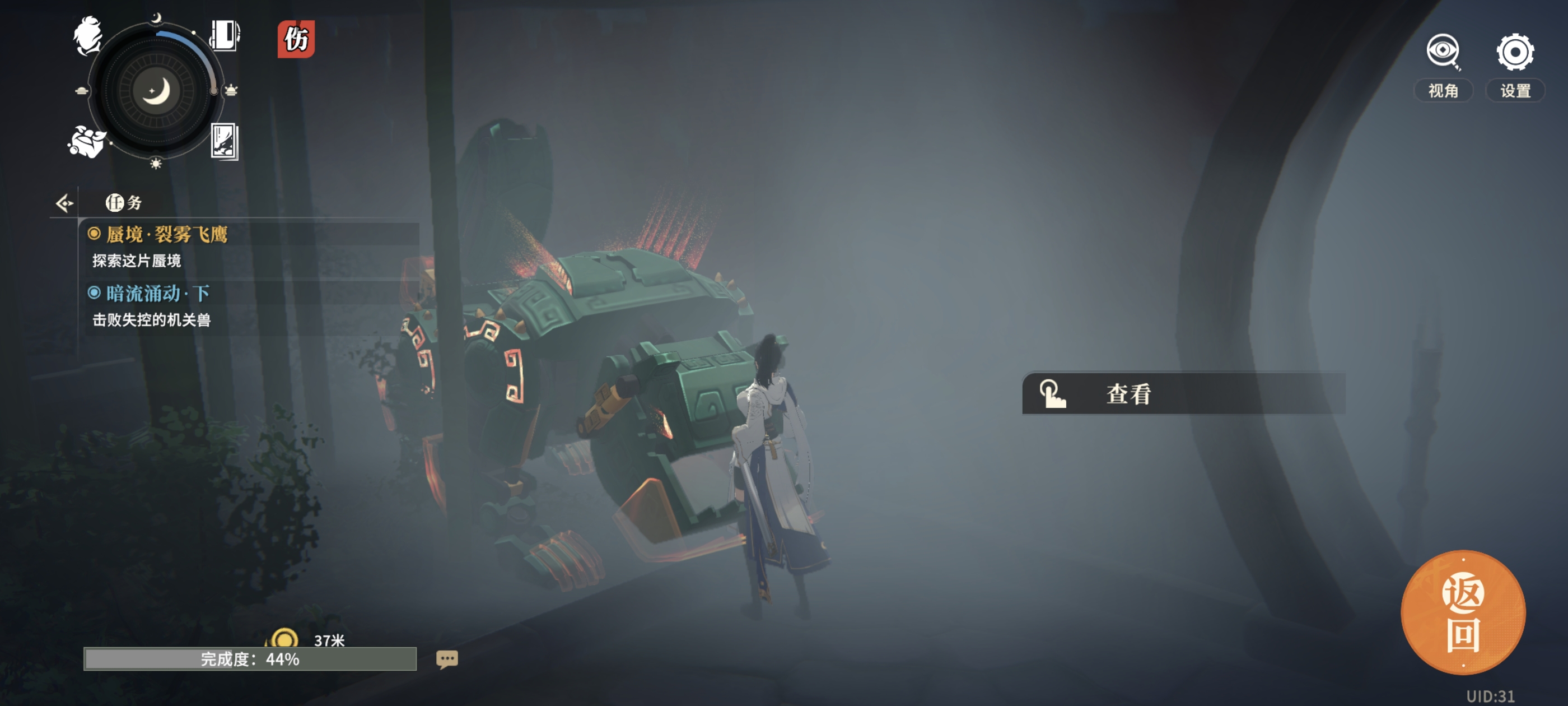Open the character head portrait icon
The width and height of the screenshot is (1568, 706).
[x=88, y=36]
